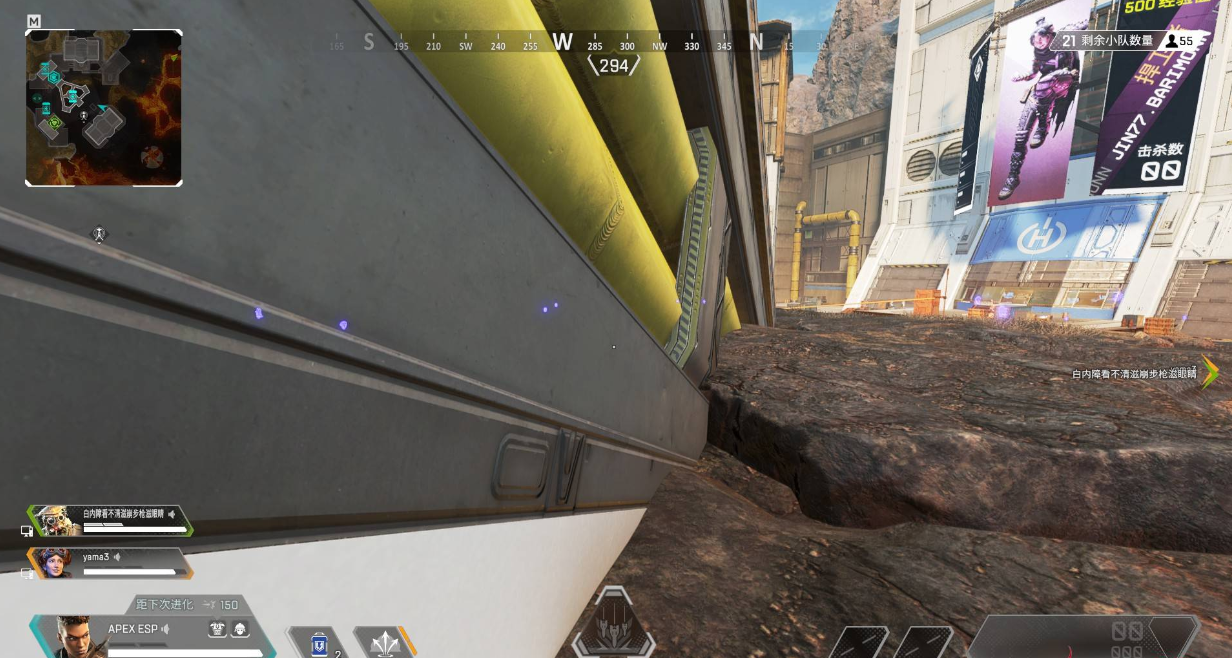Viewport: 1232px width, 658px height.
Task: Open the minimap in the corner
Action: point(104,107)
